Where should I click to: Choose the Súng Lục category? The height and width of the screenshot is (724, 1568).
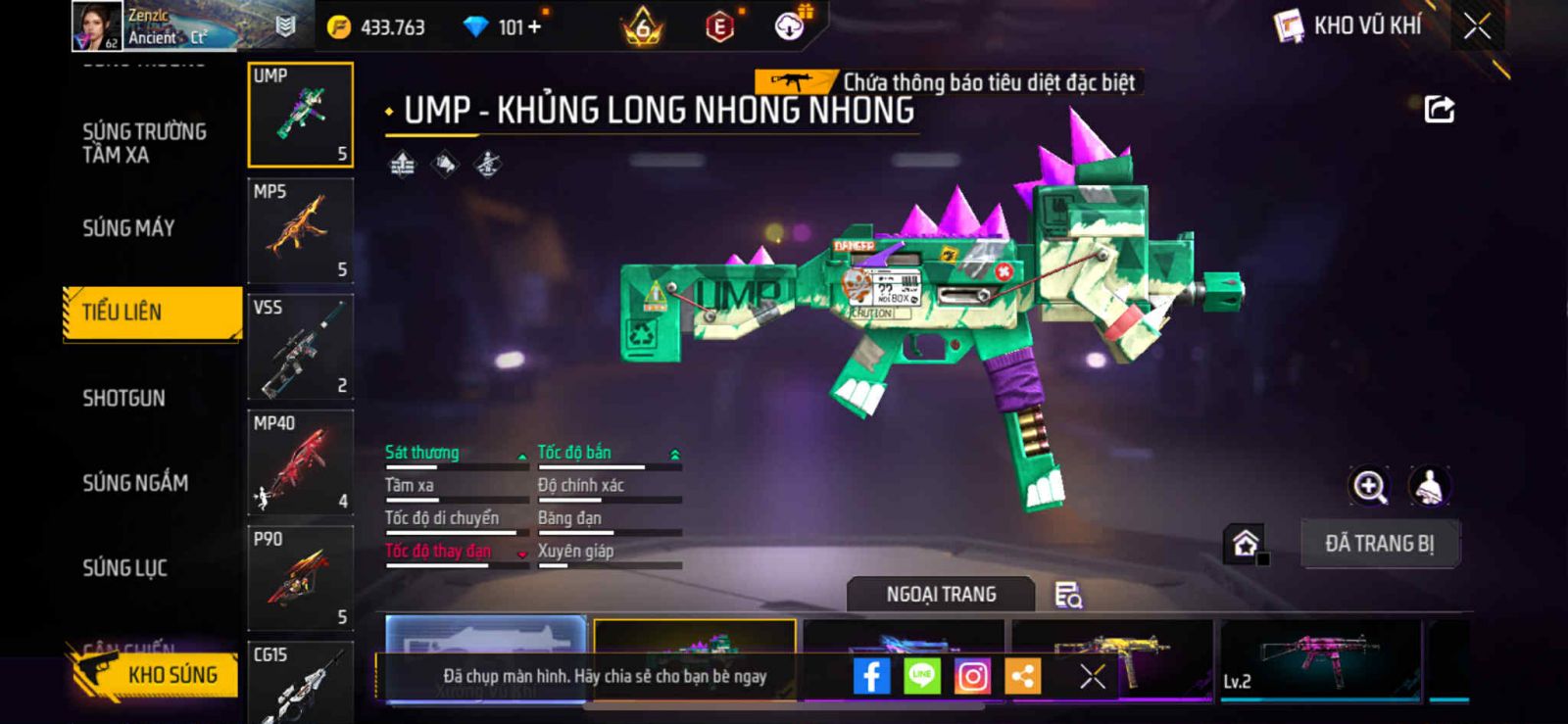124,567
